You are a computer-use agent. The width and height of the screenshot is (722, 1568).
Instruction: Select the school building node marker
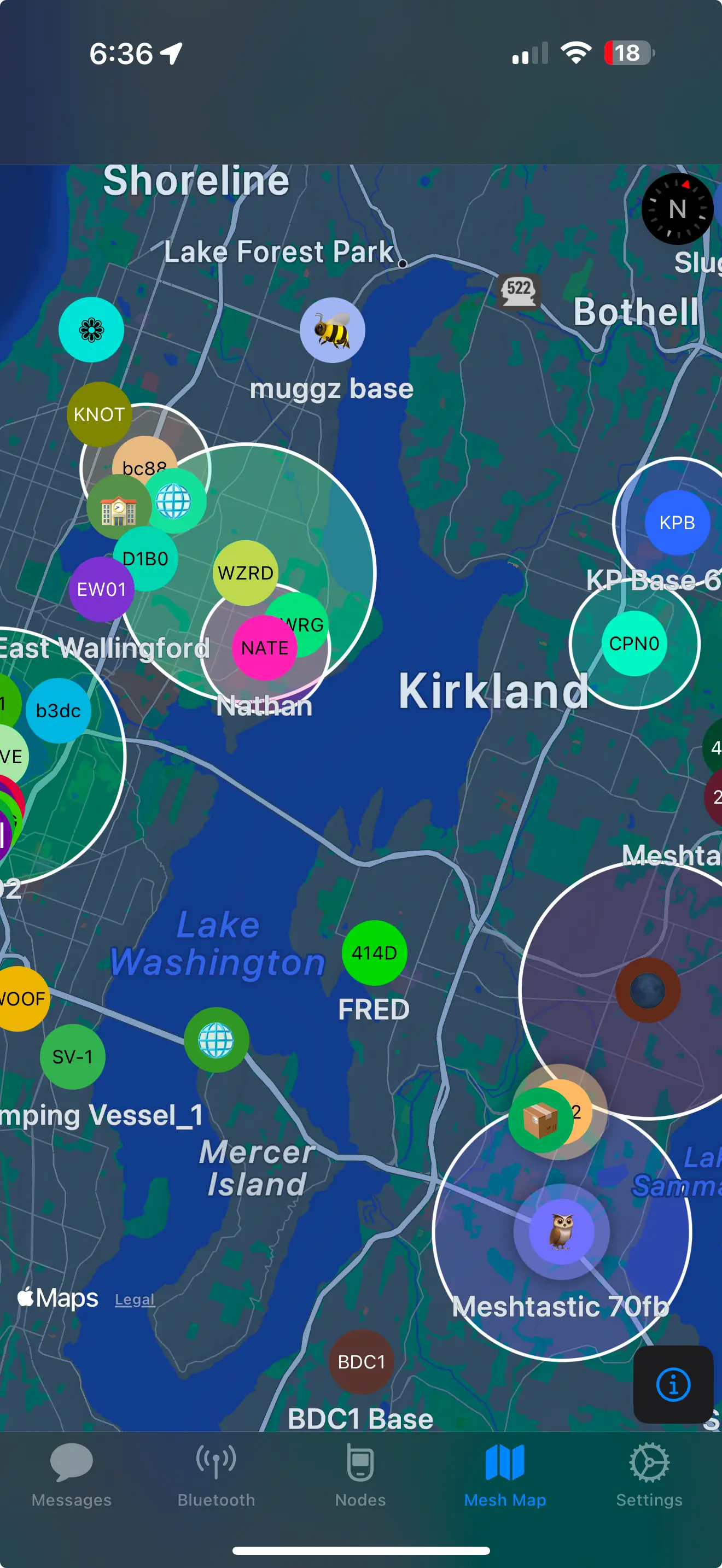pyautogui.click(x=119, y=507)
